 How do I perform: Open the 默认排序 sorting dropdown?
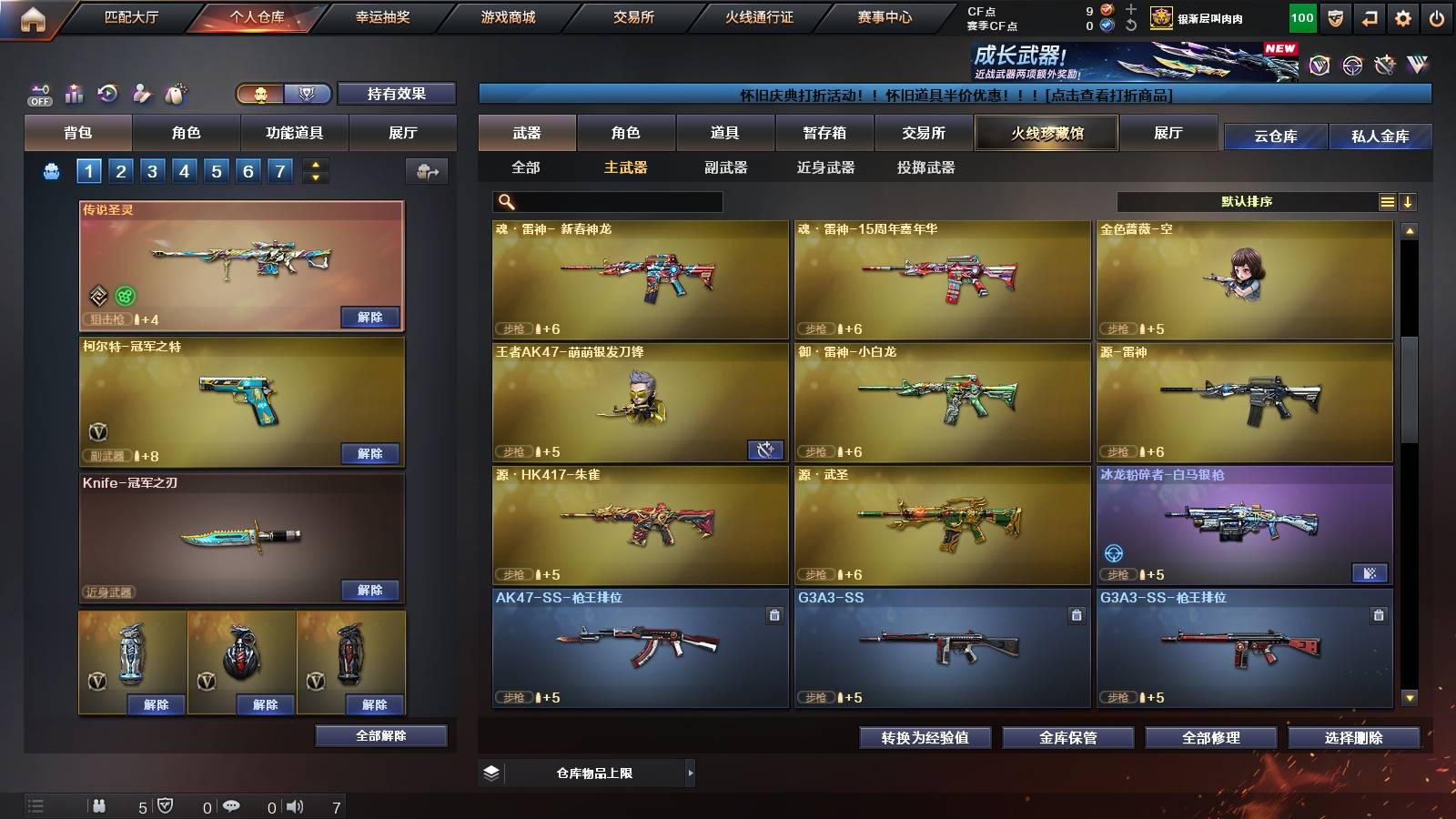1247,201
